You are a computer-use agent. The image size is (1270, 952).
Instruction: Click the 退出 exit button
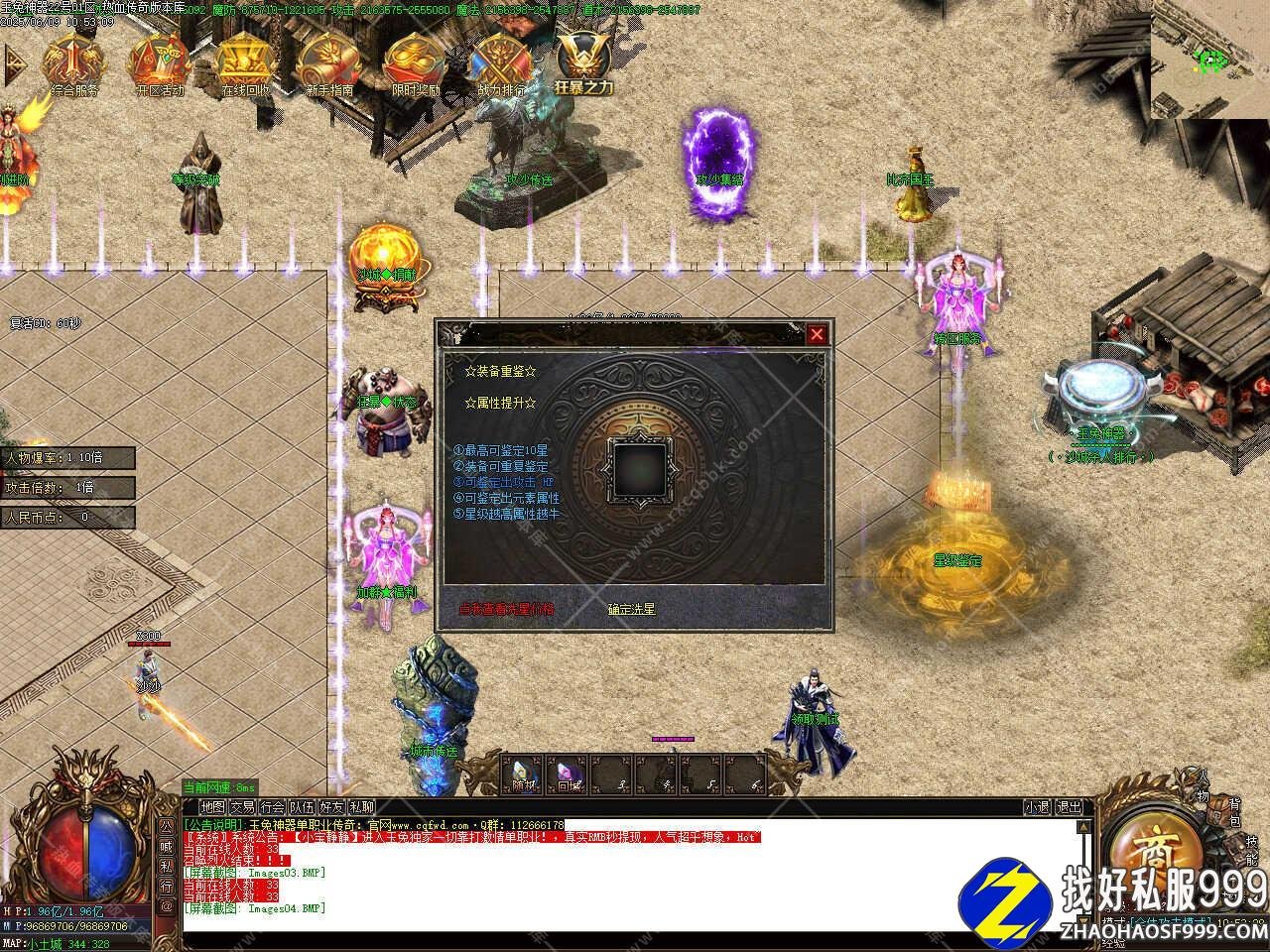(1069, 807)
